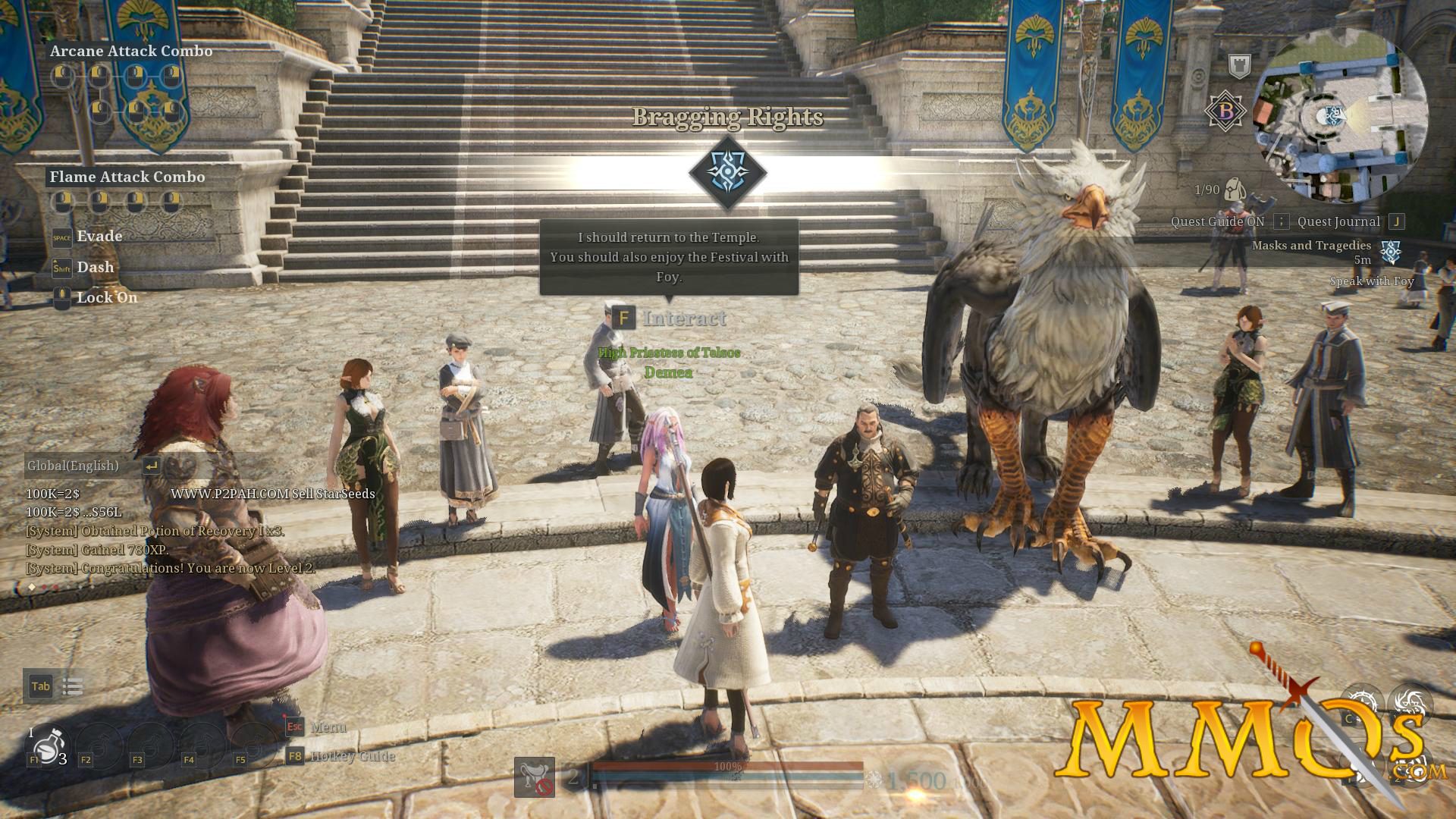Open the party list icon next to Tab

[72, 686]
